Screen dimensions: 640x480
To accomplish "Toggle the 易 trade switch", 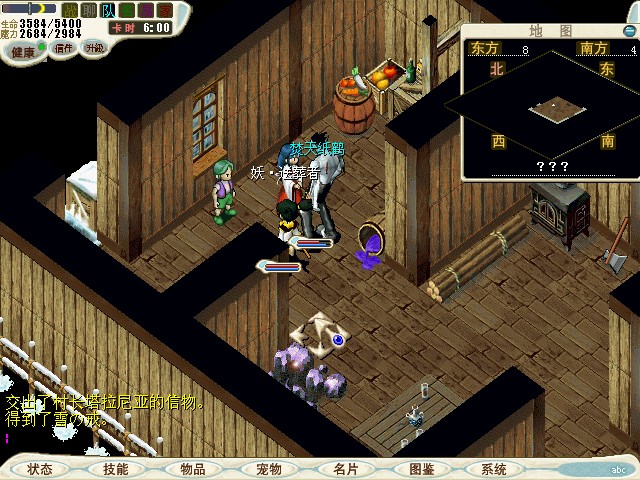I will [144, 9].
